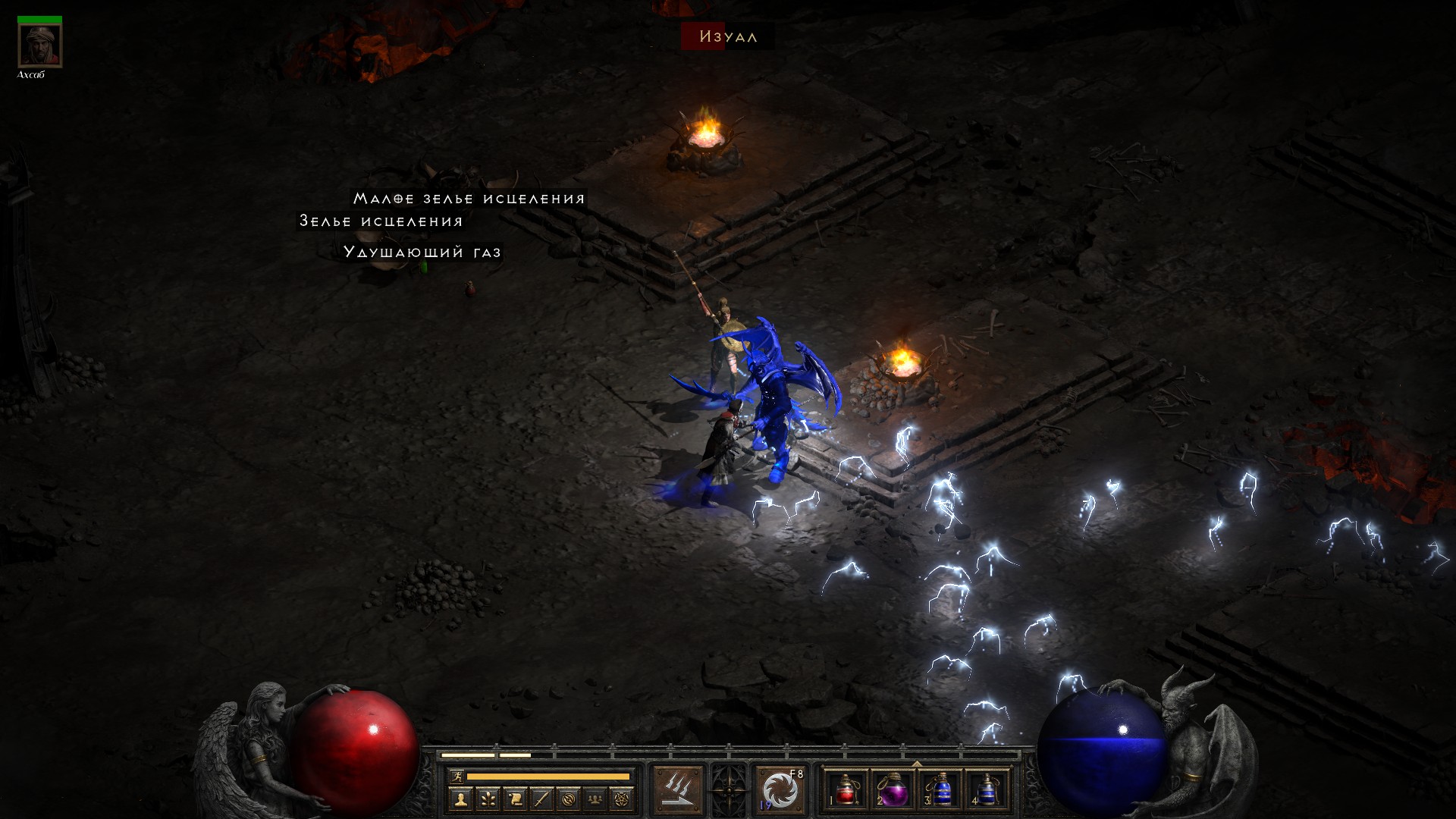This screenshot has width=1456, height=819.
Task: Toggle the automap compass button
Action: click(x=569, y=799)
